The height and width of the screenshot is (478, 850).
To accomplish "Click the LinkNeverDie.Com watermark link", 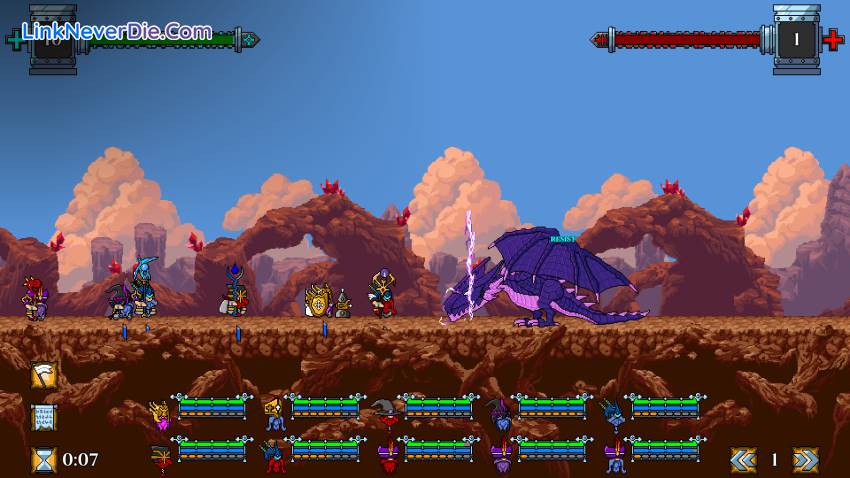I will pos(117,32).
